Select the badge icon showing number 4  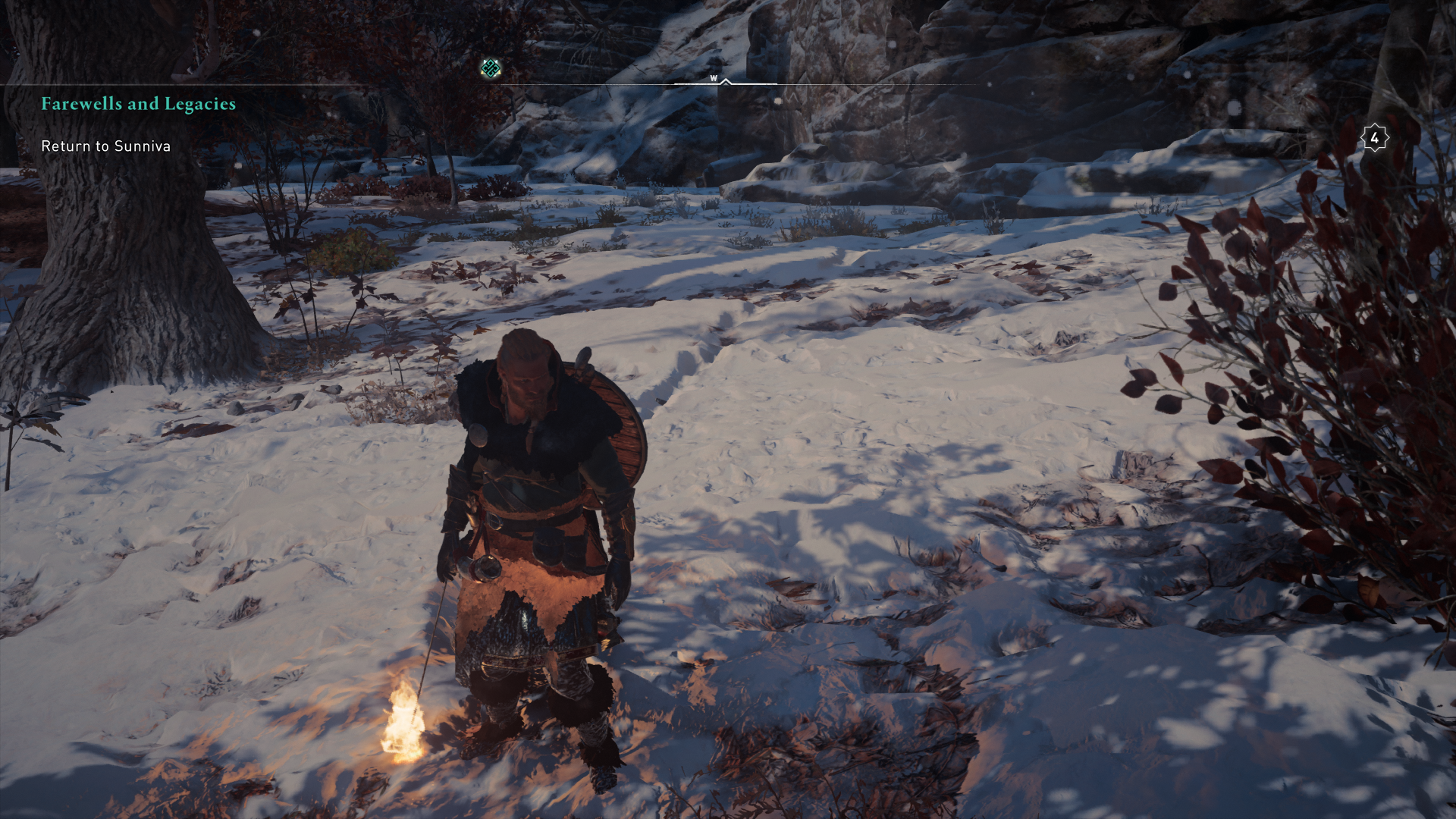pos(1374,139)
